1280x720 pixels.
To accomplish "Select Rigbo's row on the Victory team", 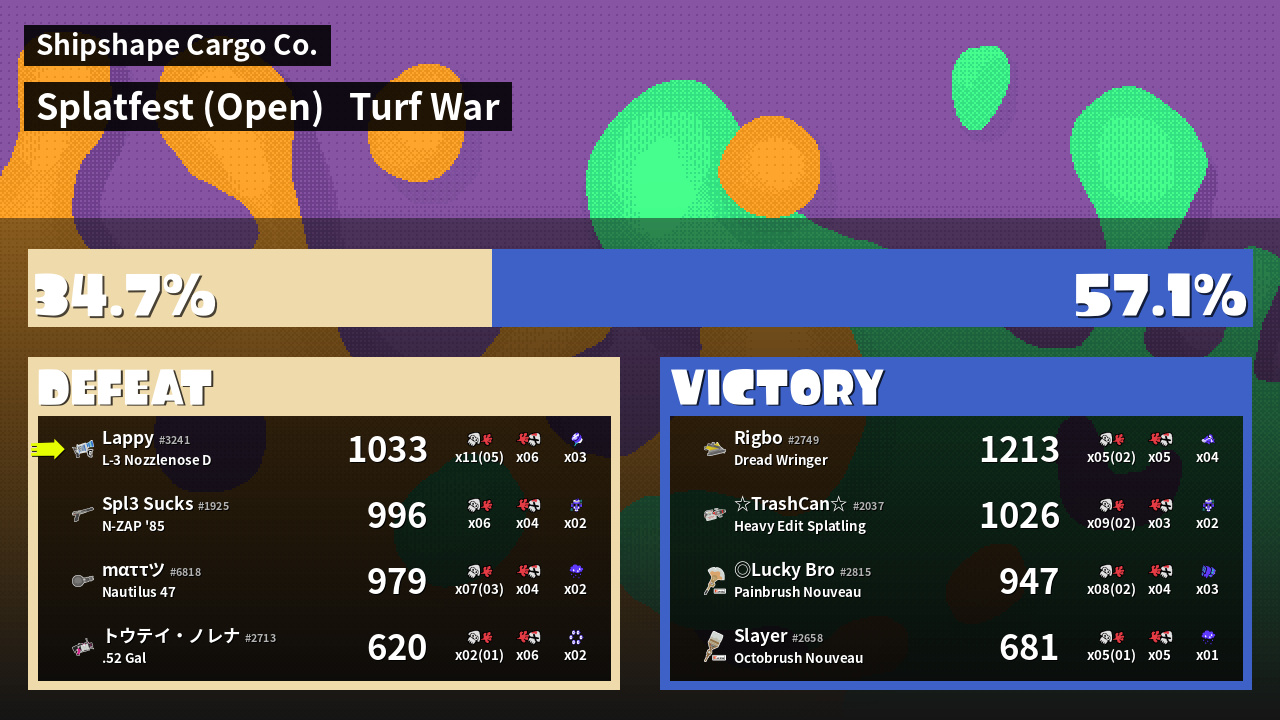I will click(956, 449).
